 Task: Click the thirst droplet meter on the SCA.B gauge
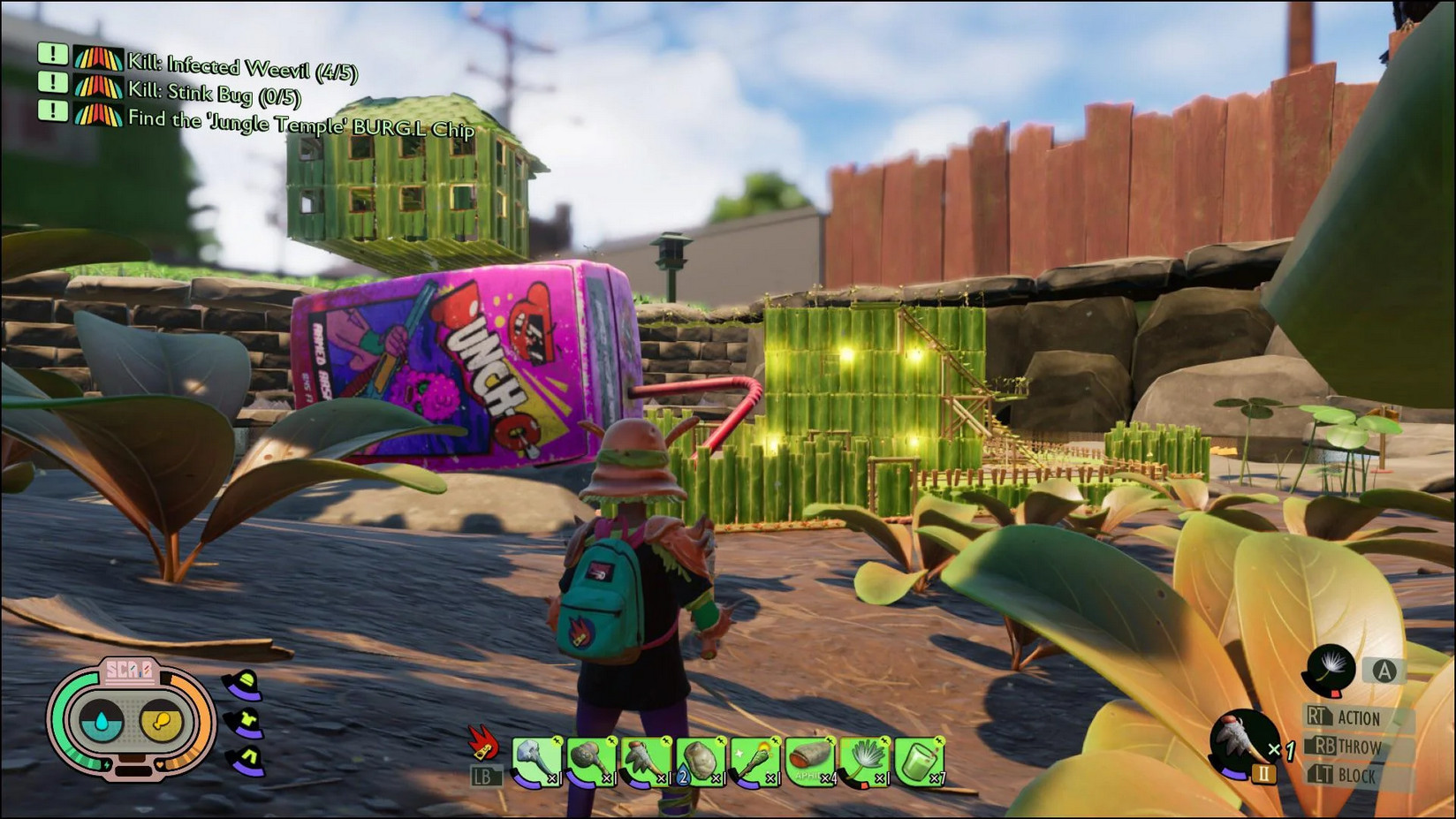[x=100, y=720]
